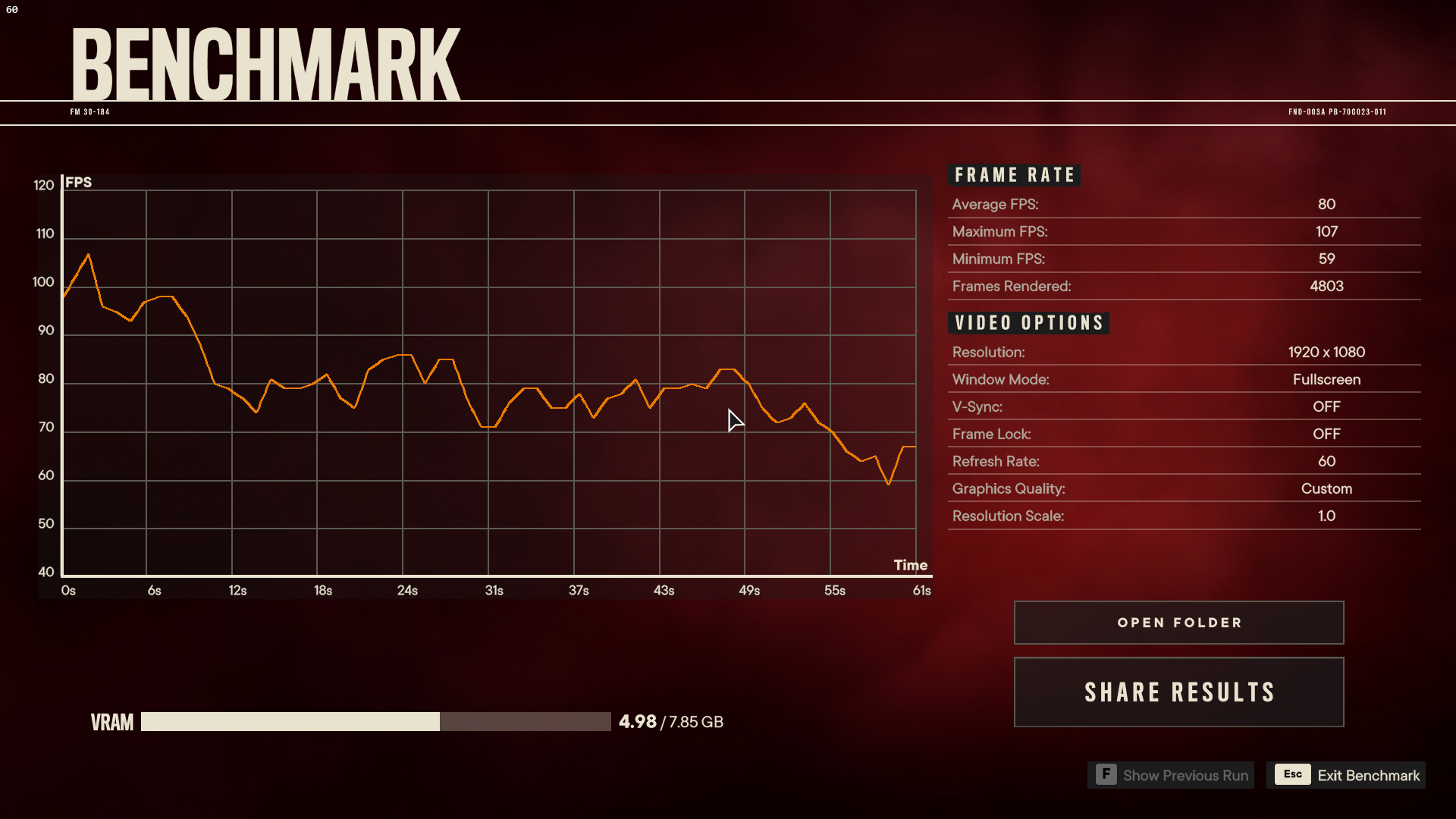Open the benchmark results folder

[x=1178, y=623]
